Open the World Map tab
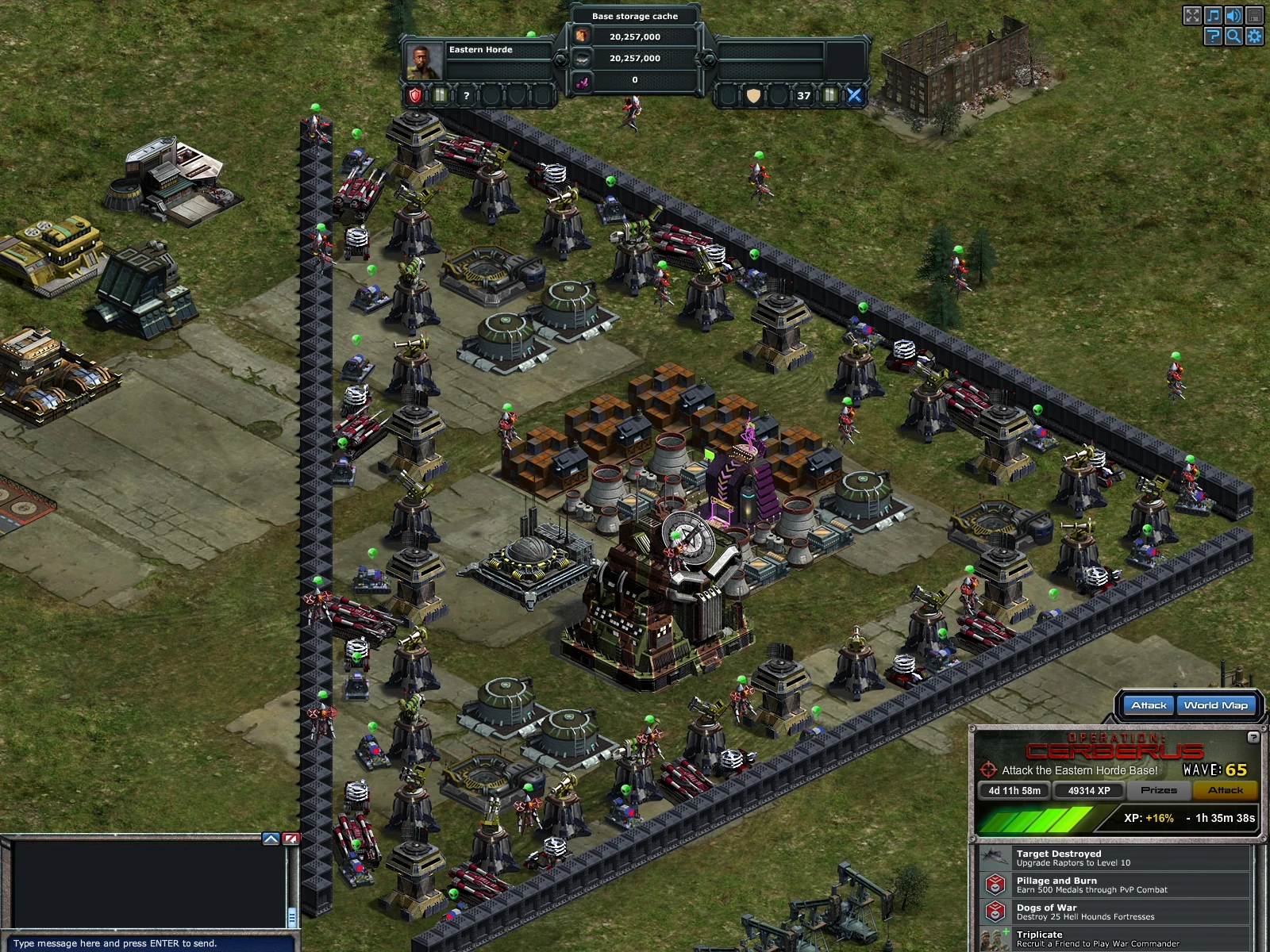Viewport: 1270px width, 952px height. click(x=1217, y=704)
